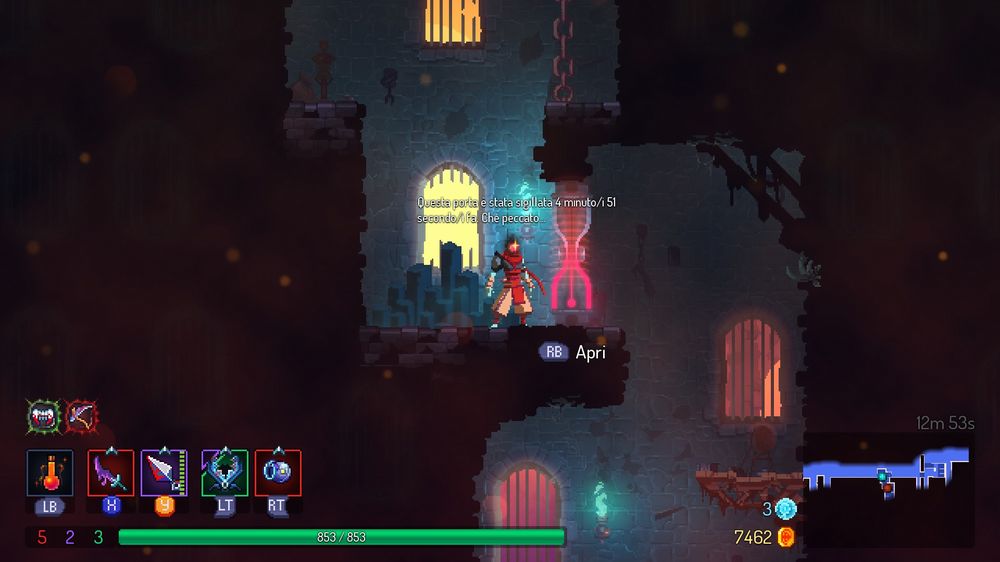Viewport: 1000px width, 562px height.
Task: Activate the blue grenade skill slot
Action: tap(278, 472)
